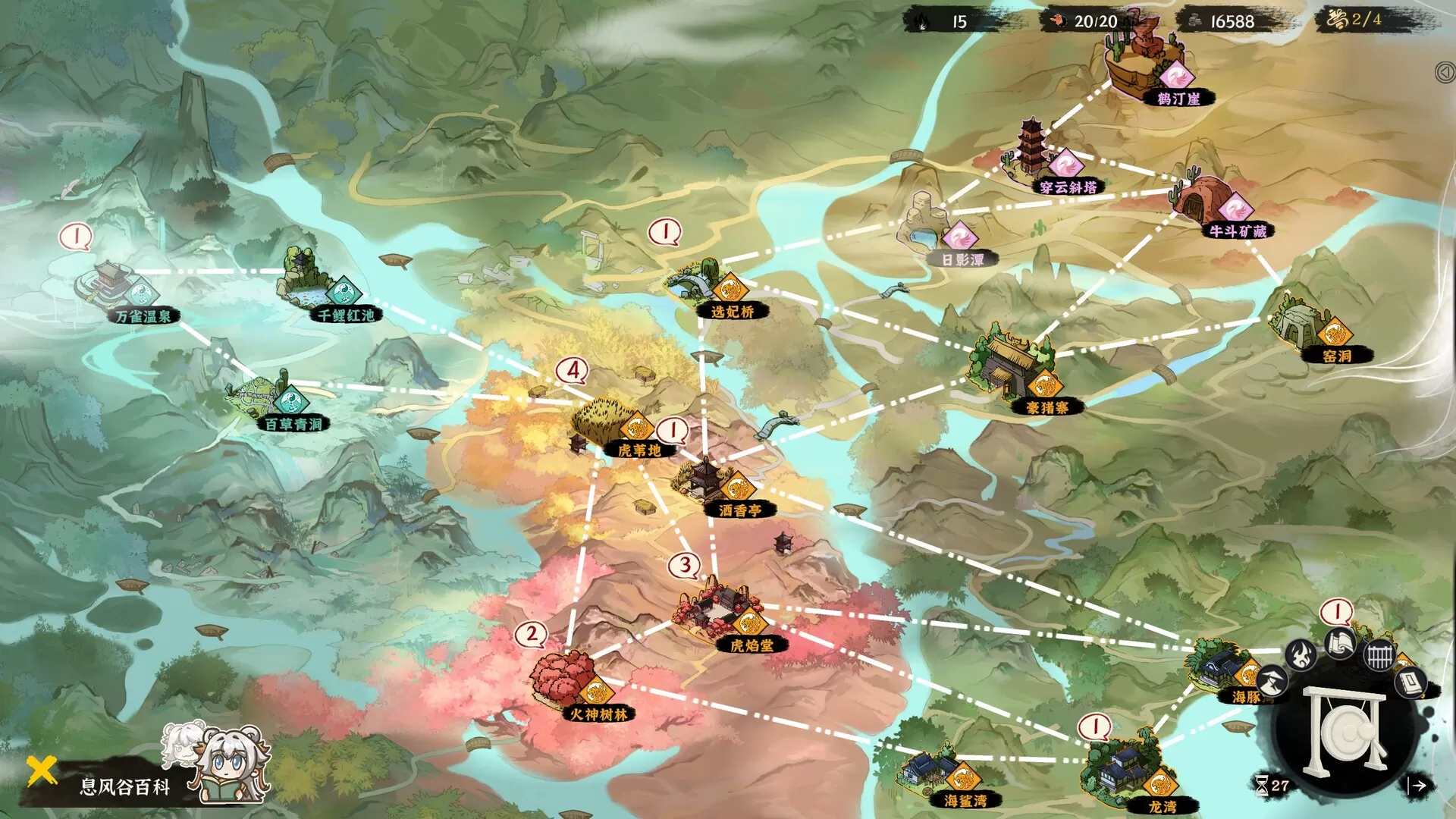The width and height of the screenshot is (1456, 819).
Task: Select the flame ability icon in the radial menu
Action: pos(1301,655)
